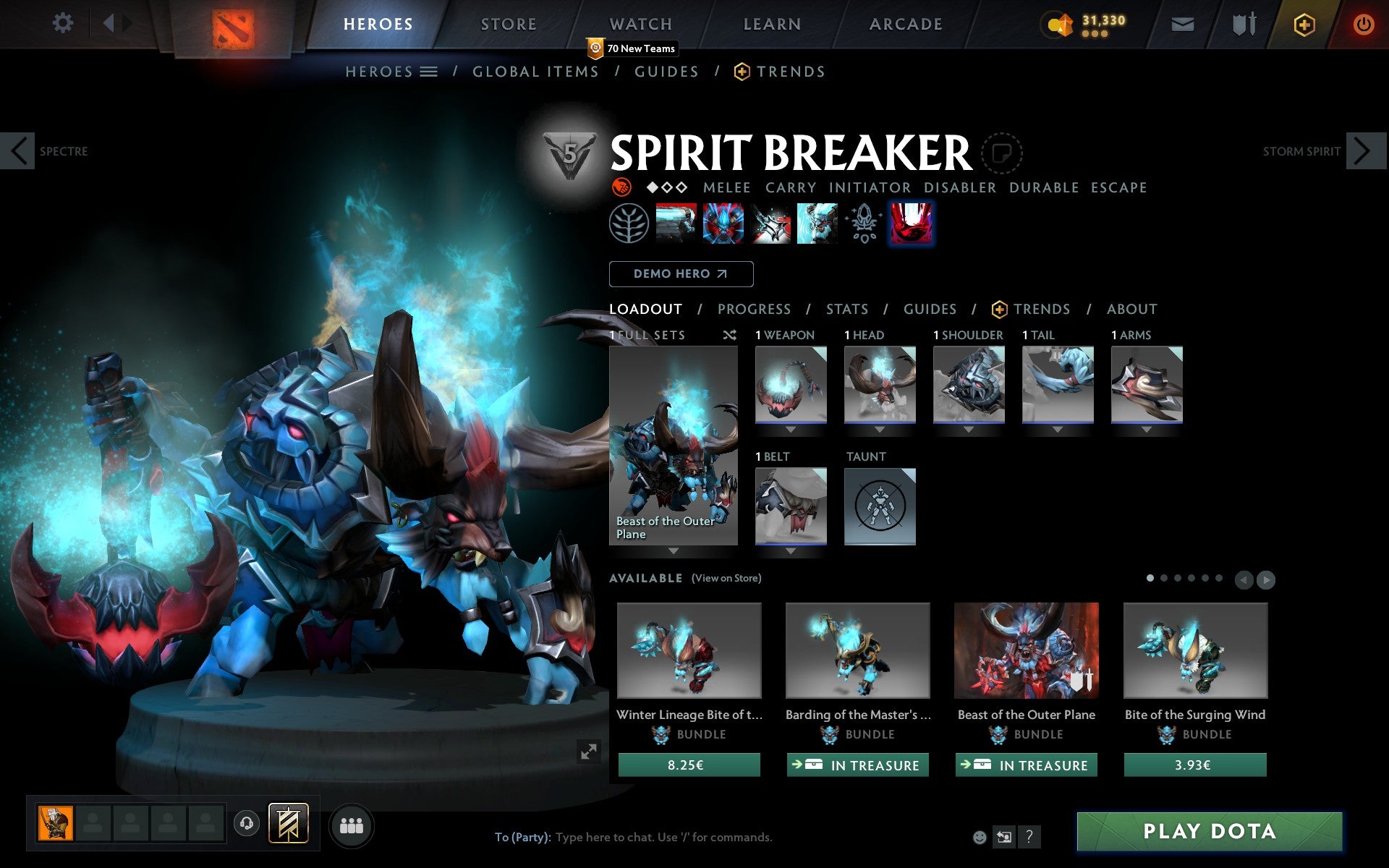Open the mail notifications envelope
The width and height of the screenshot is (1389, 868).
tap(1182, 23)
